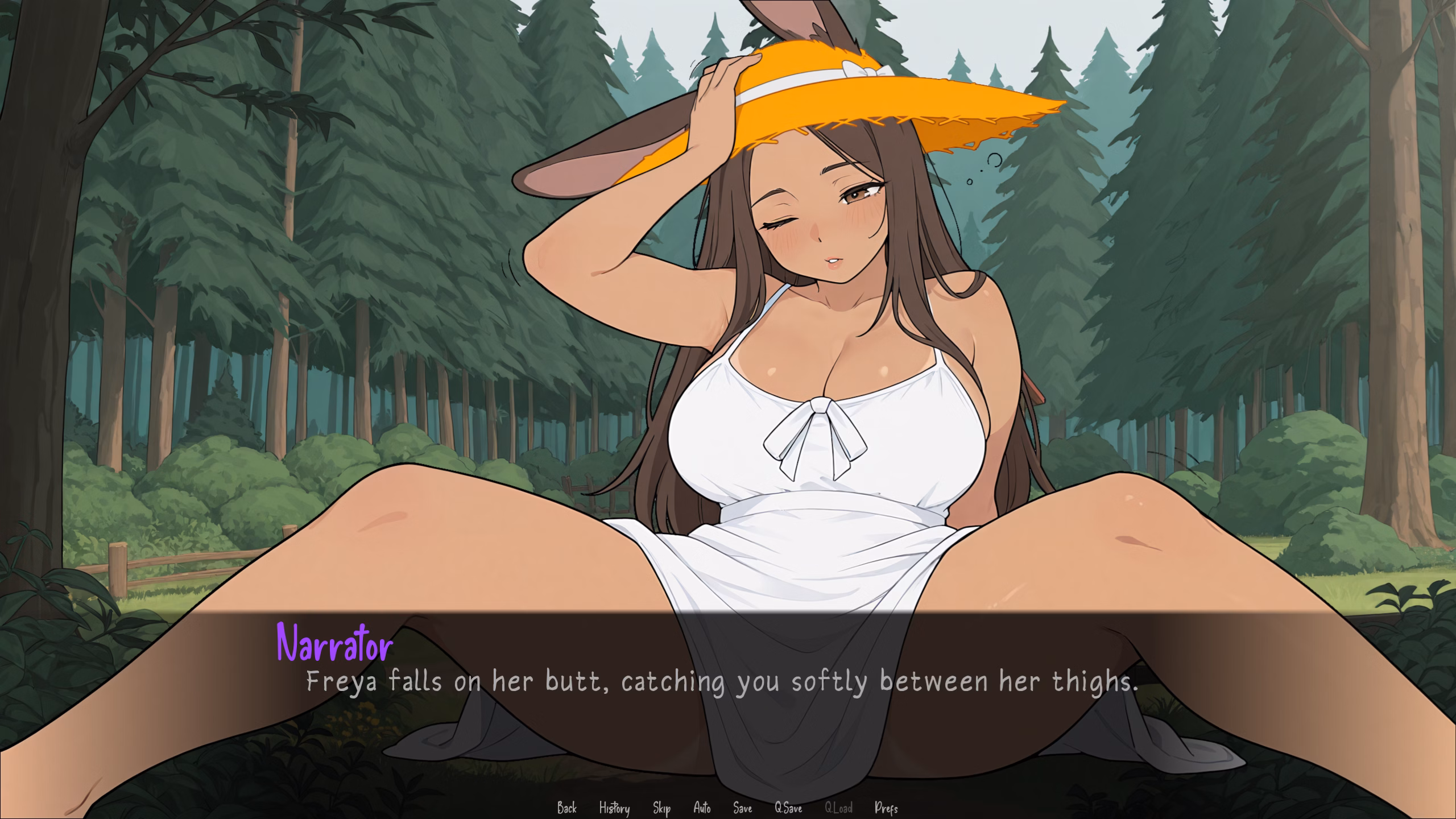Open the dialogue History log
1456x819 pixels.
point(614,808)
